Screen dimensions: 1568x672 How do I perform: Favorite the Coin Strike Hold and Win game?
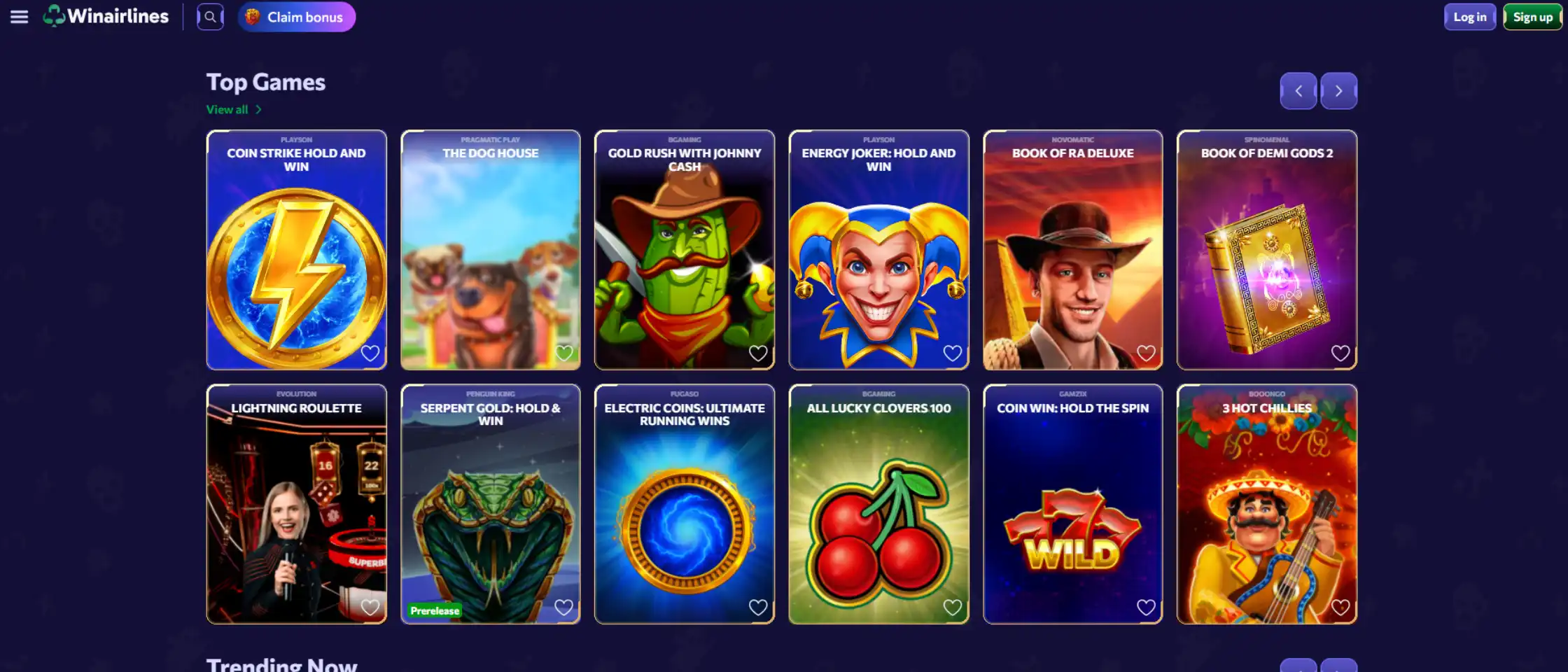(x=370, y=353)
